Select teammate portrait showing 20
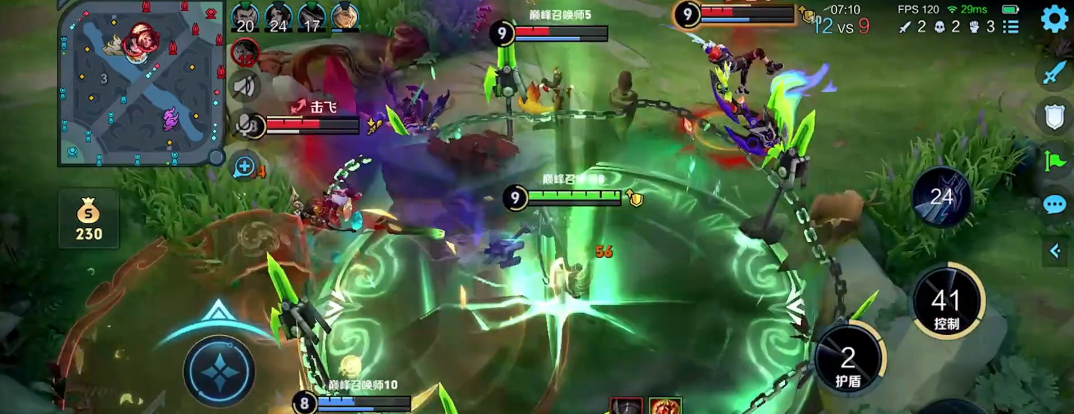Image resolution: width=1074 pixels, height=414 pixels. [246, 17]
